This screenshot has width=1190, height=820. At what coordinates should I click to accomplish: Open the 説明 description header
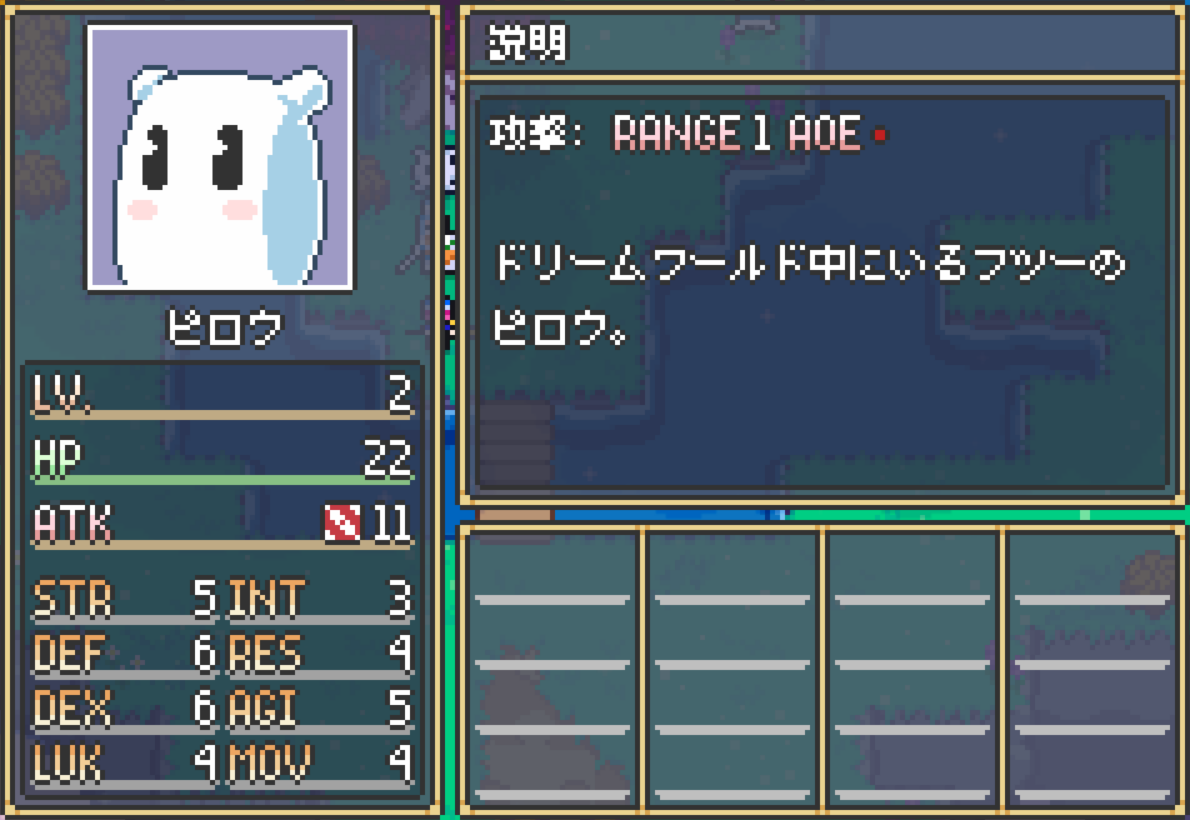527,42
